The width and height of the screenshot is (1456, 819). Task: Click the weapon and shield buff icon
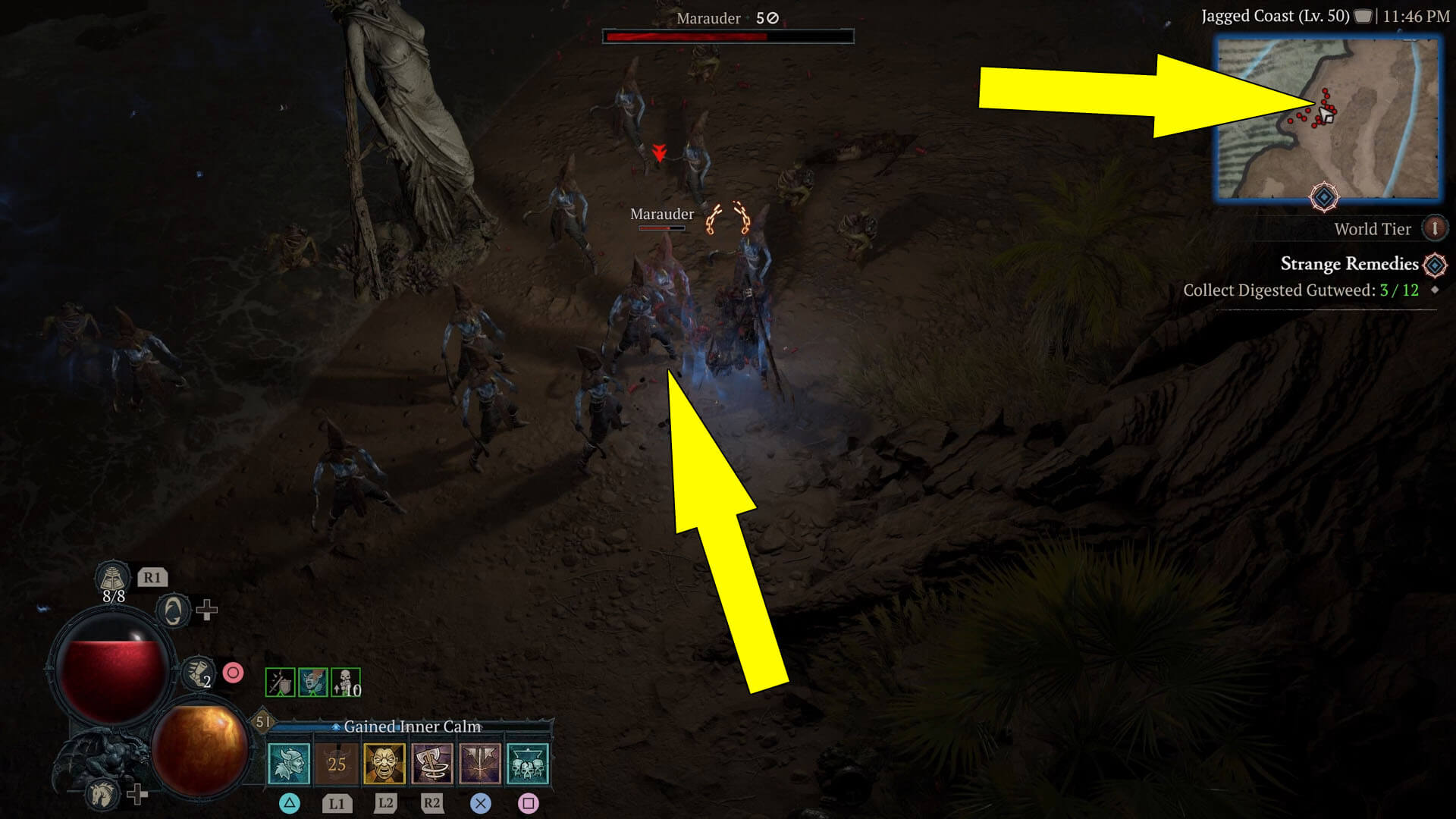pos(280,682)
